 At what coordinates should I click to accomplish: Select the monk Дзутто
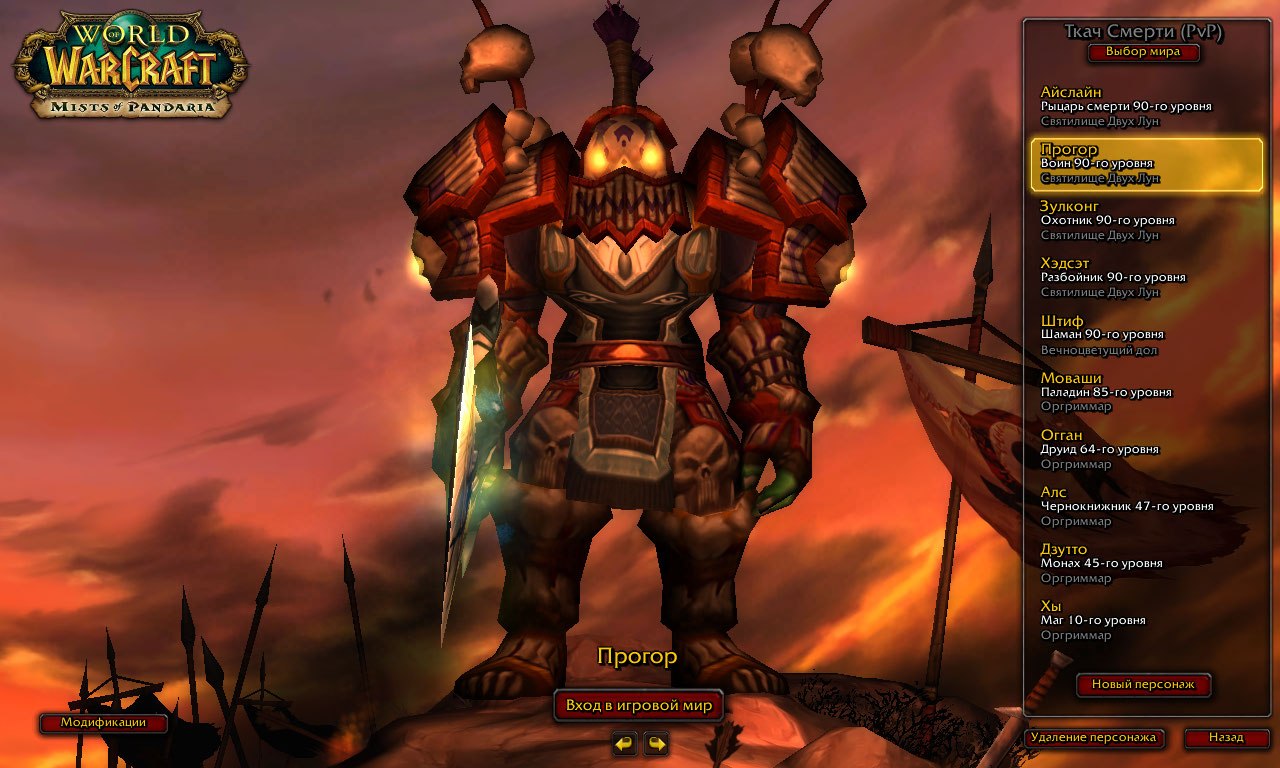(1140, 562)
